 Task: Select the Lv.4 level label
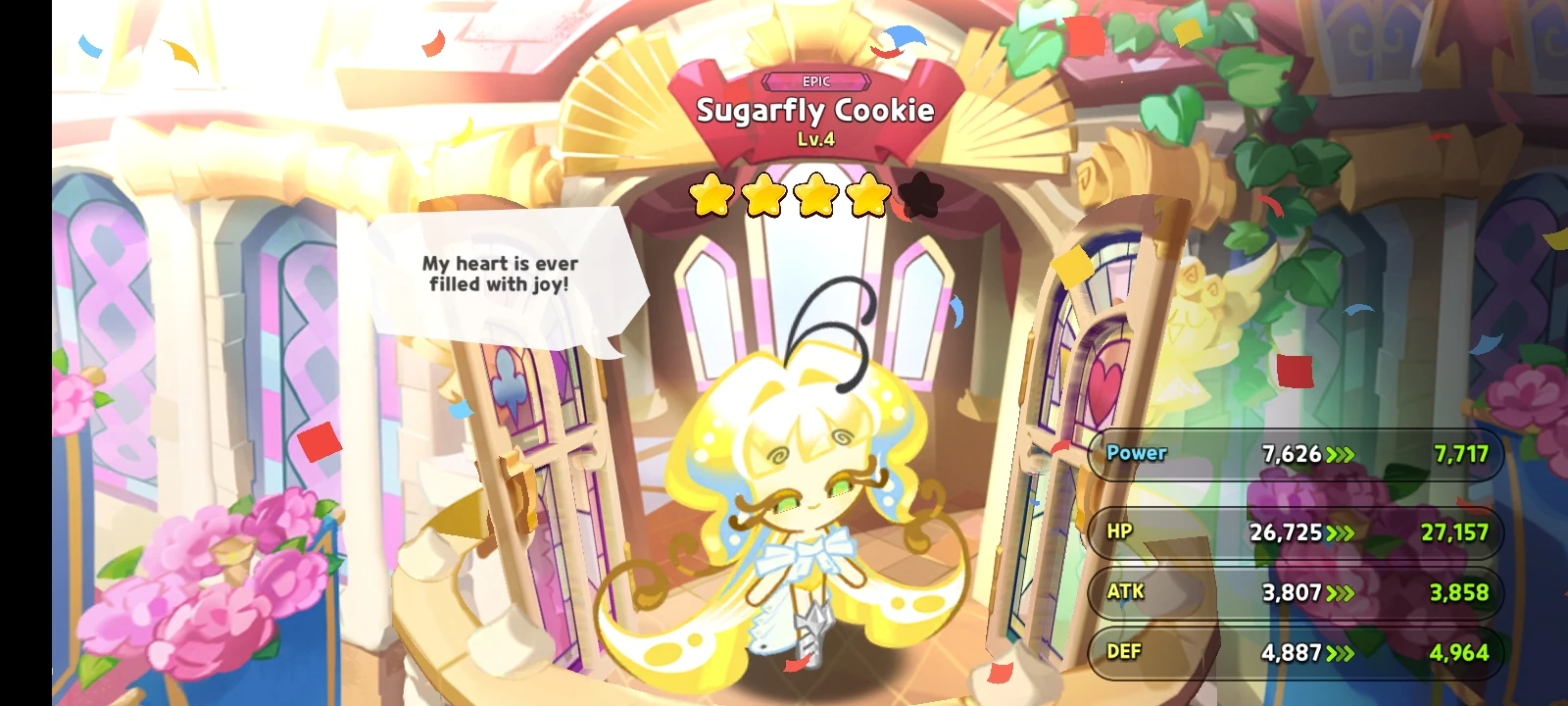(816, 139)
